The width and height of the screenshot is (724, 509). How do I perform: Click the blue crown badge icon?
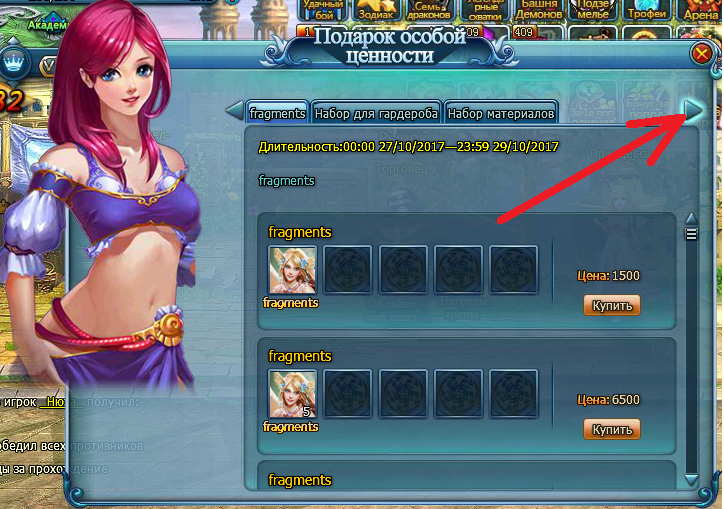click(14, 62)
